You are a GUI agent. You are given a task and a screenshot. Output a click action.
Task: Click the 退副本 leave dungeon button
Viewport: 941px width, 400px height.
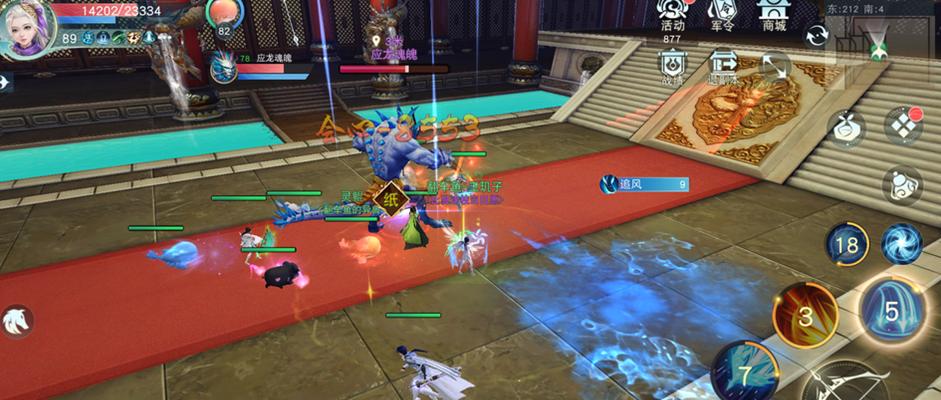(722, 66)
